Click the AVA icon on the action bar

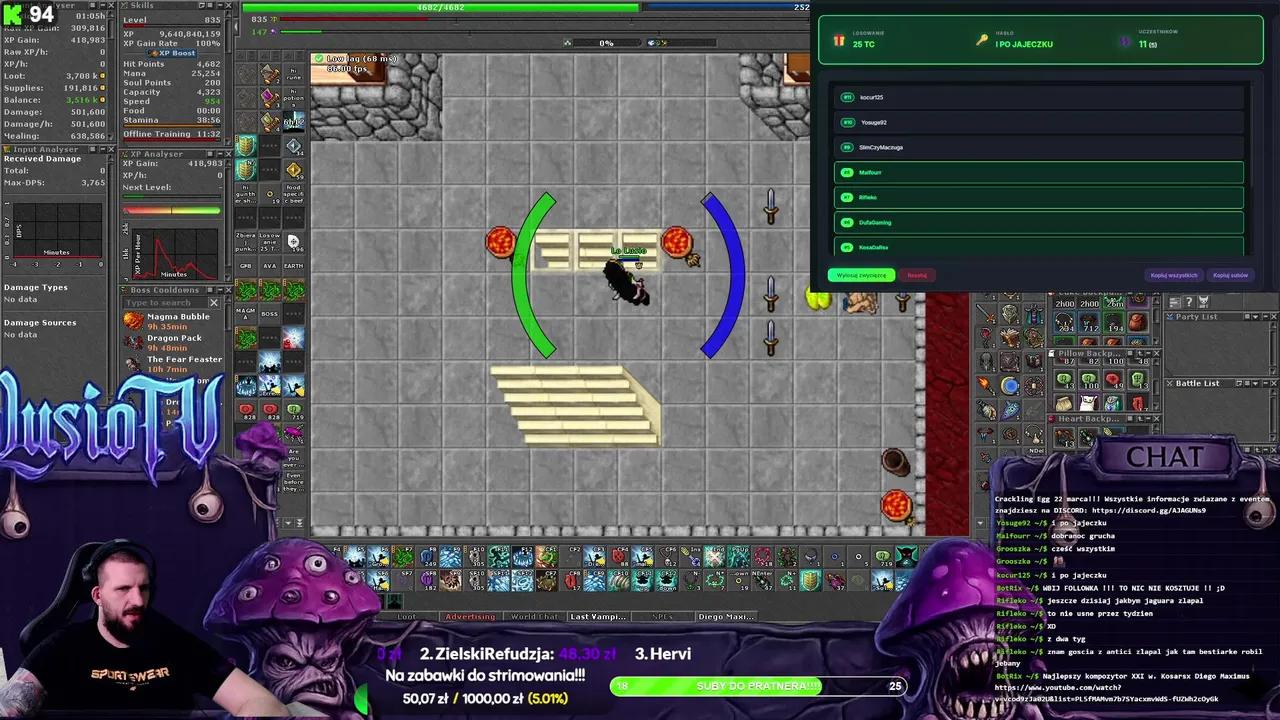point(269,266)
